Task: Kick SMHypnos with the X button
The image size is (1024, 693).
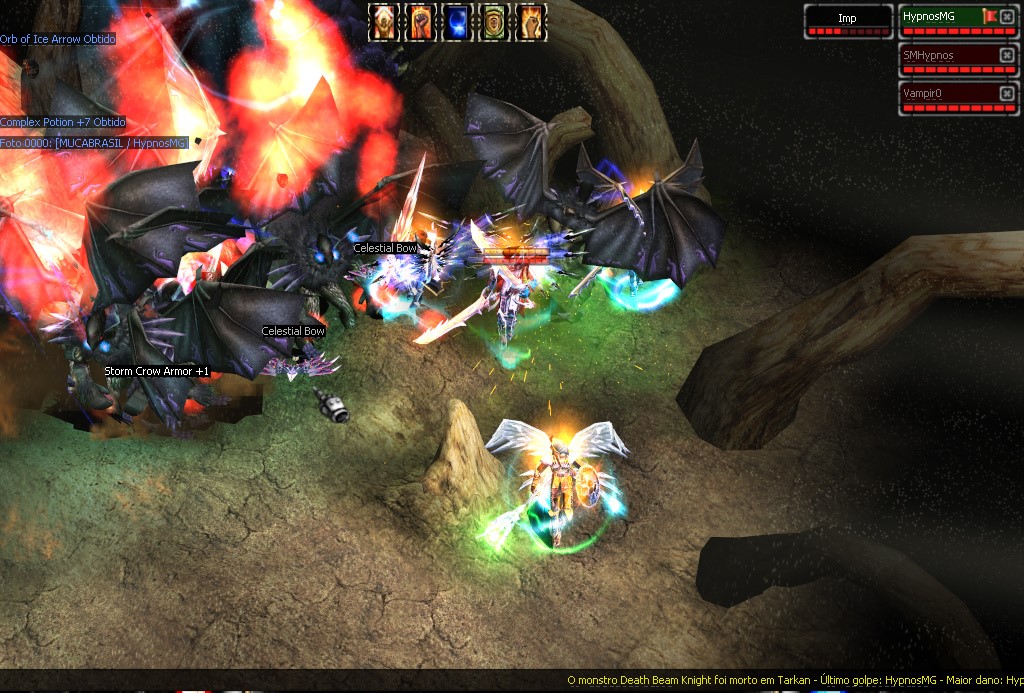Action: tap(1007, 56)
